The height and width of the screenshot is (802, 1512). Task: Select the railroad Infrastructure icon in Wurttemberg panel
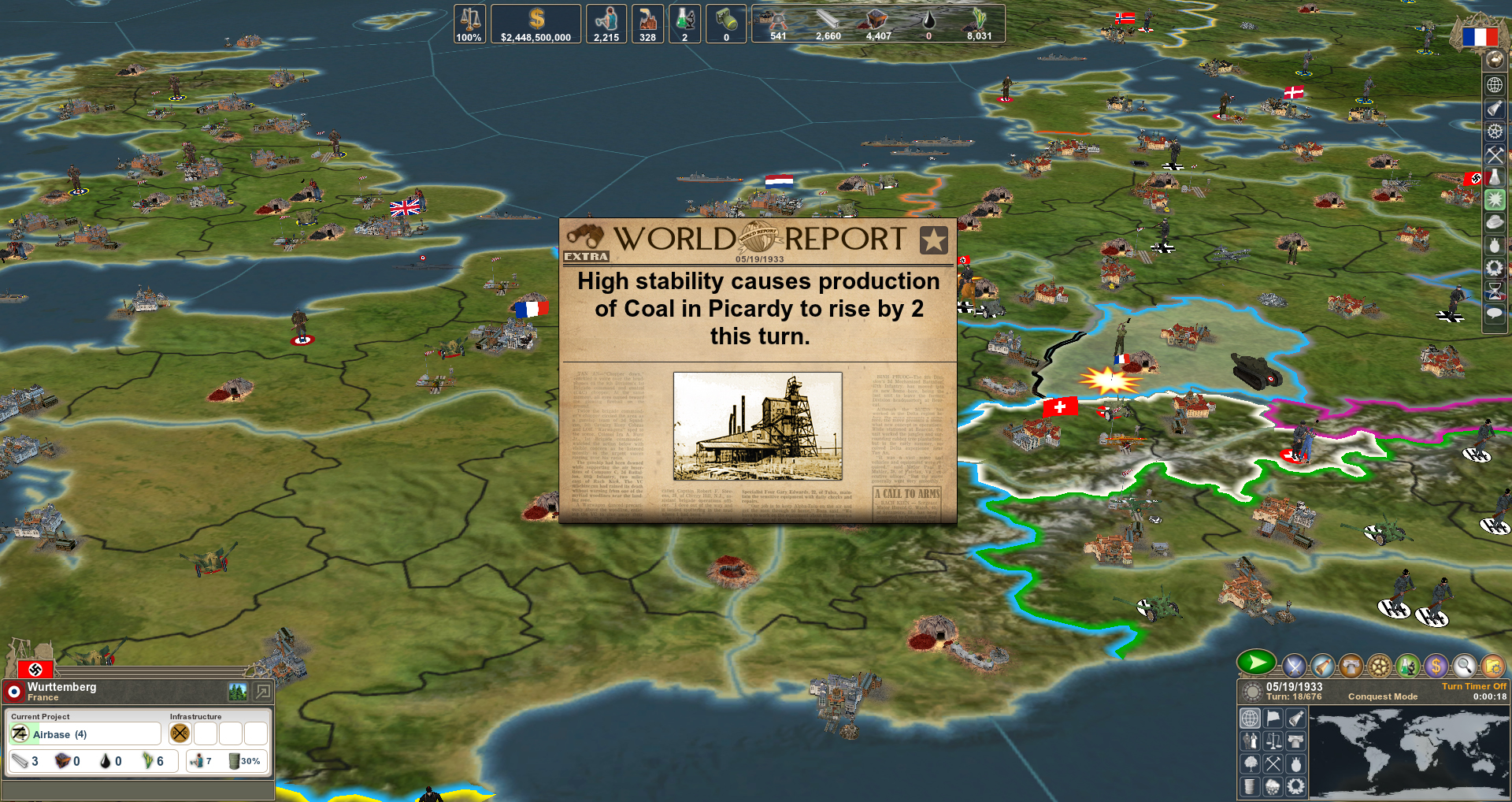[180, 733]
